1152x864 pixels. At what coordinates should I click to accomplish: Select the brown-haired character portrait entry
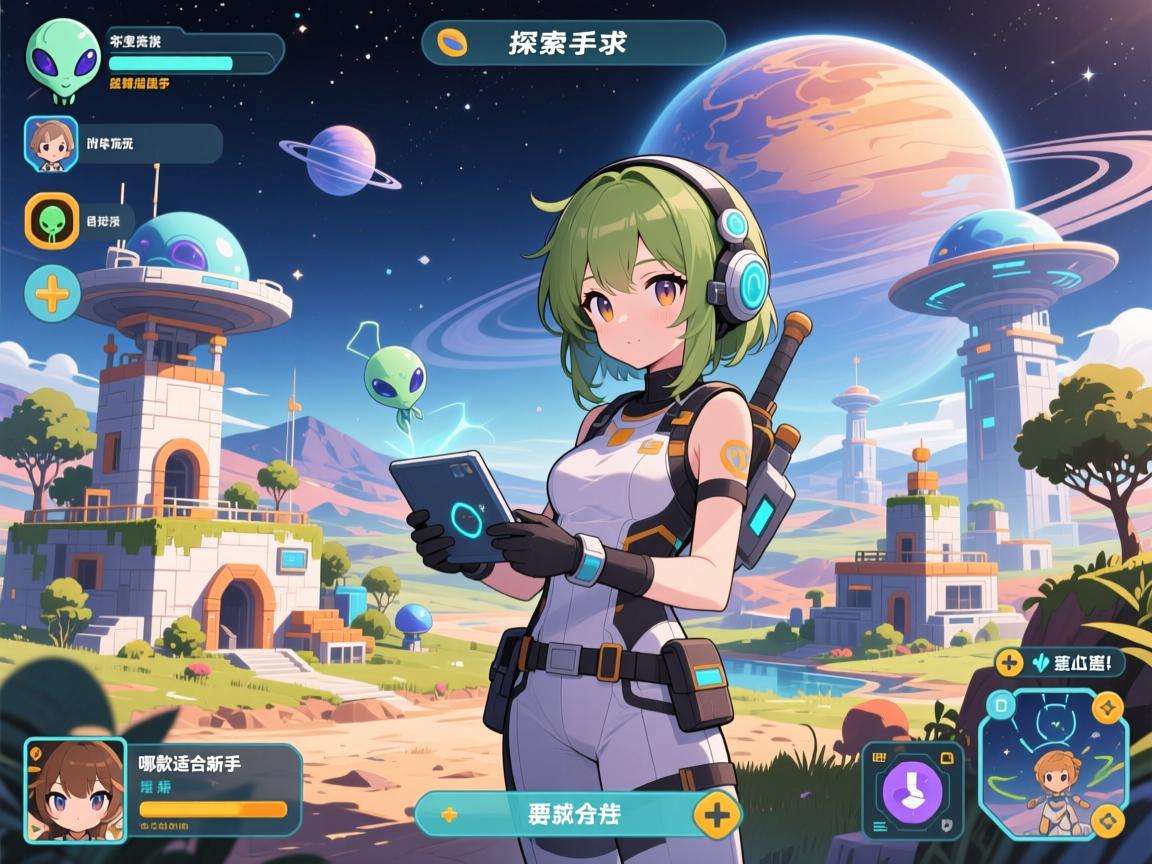[50, 144]
